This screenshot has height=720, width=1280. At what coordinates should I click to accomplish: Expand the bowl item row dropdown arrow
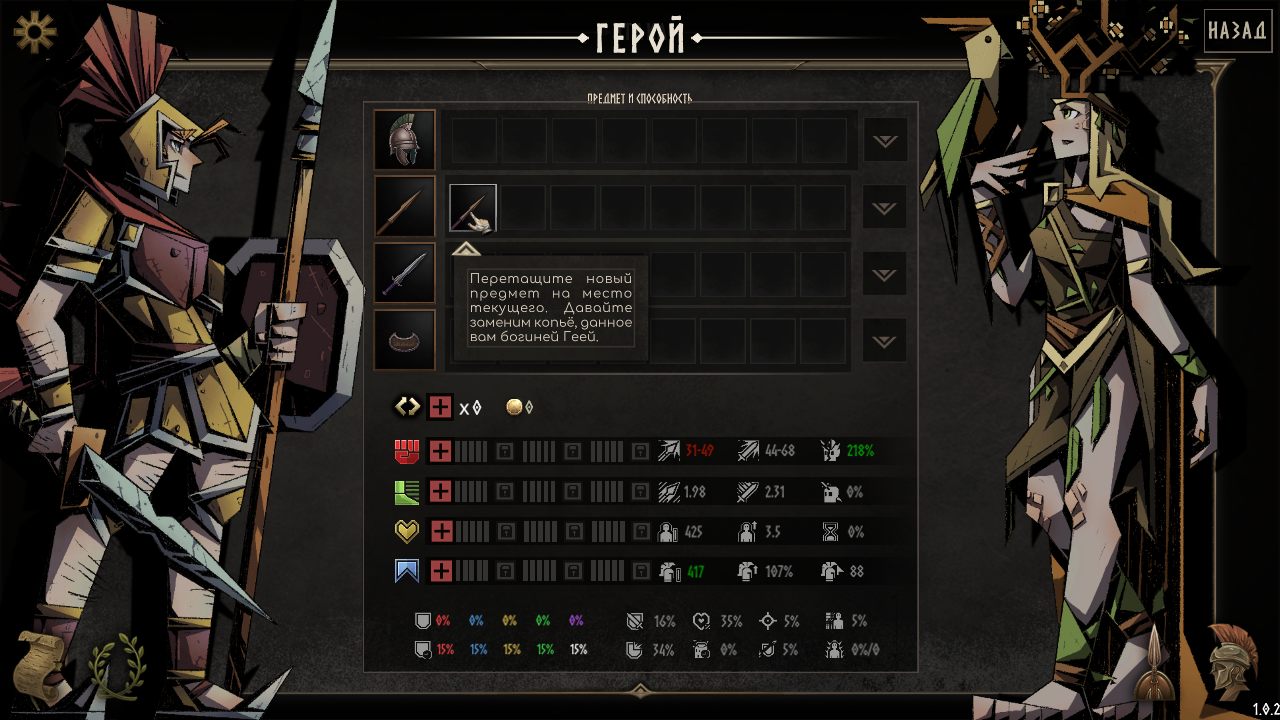(885, 341)
